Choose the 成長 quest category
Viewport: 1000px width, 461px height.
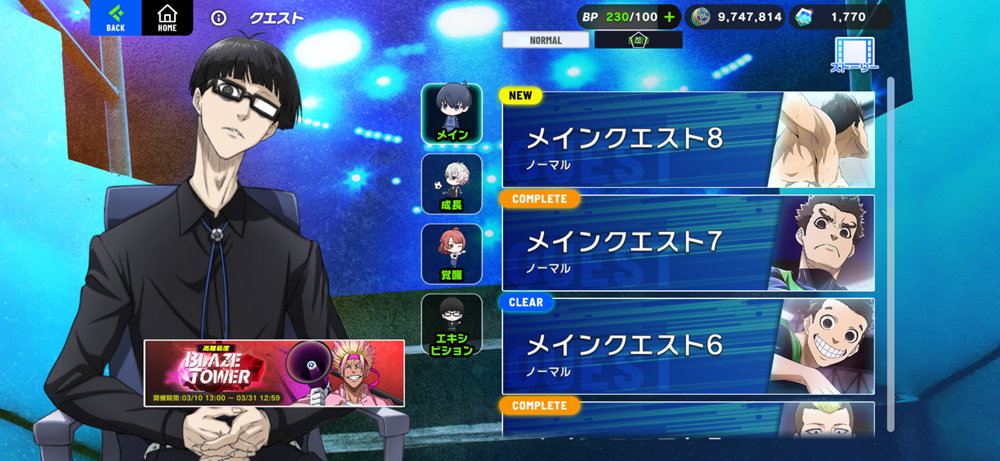coord(452,184)
